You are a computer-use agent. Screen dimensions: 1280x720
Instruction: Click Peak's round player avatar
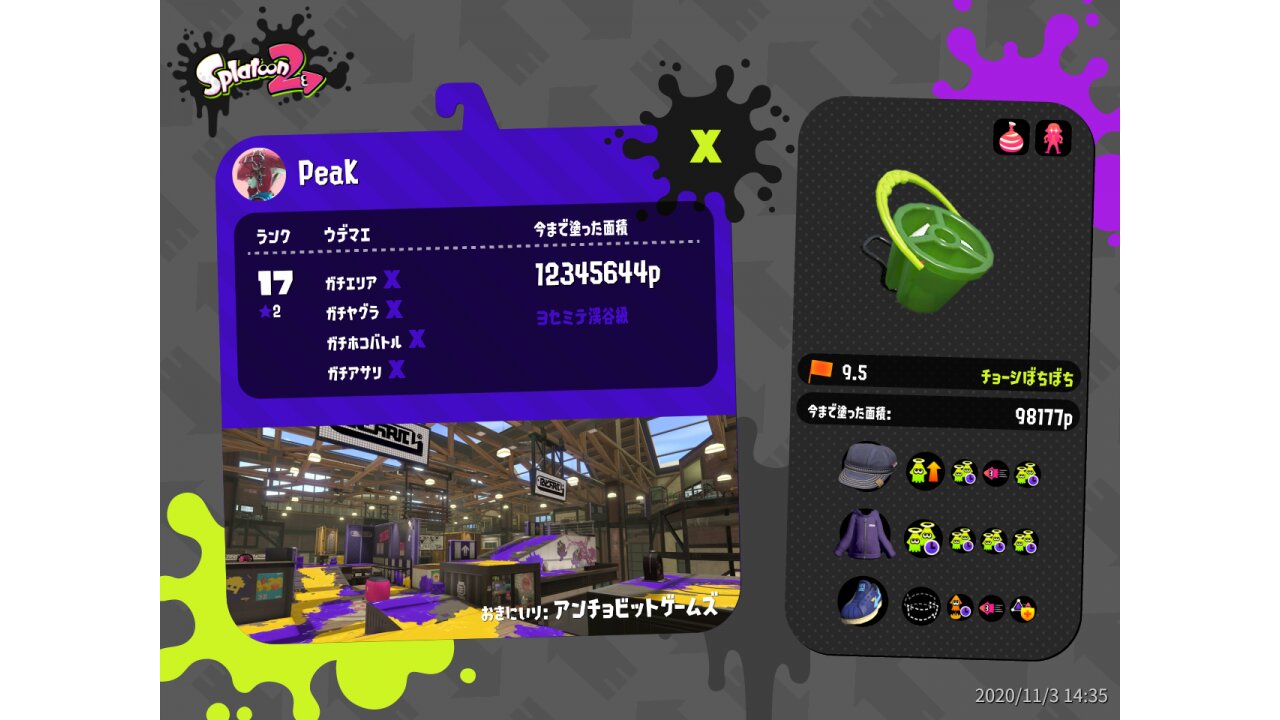pos(259,174)
